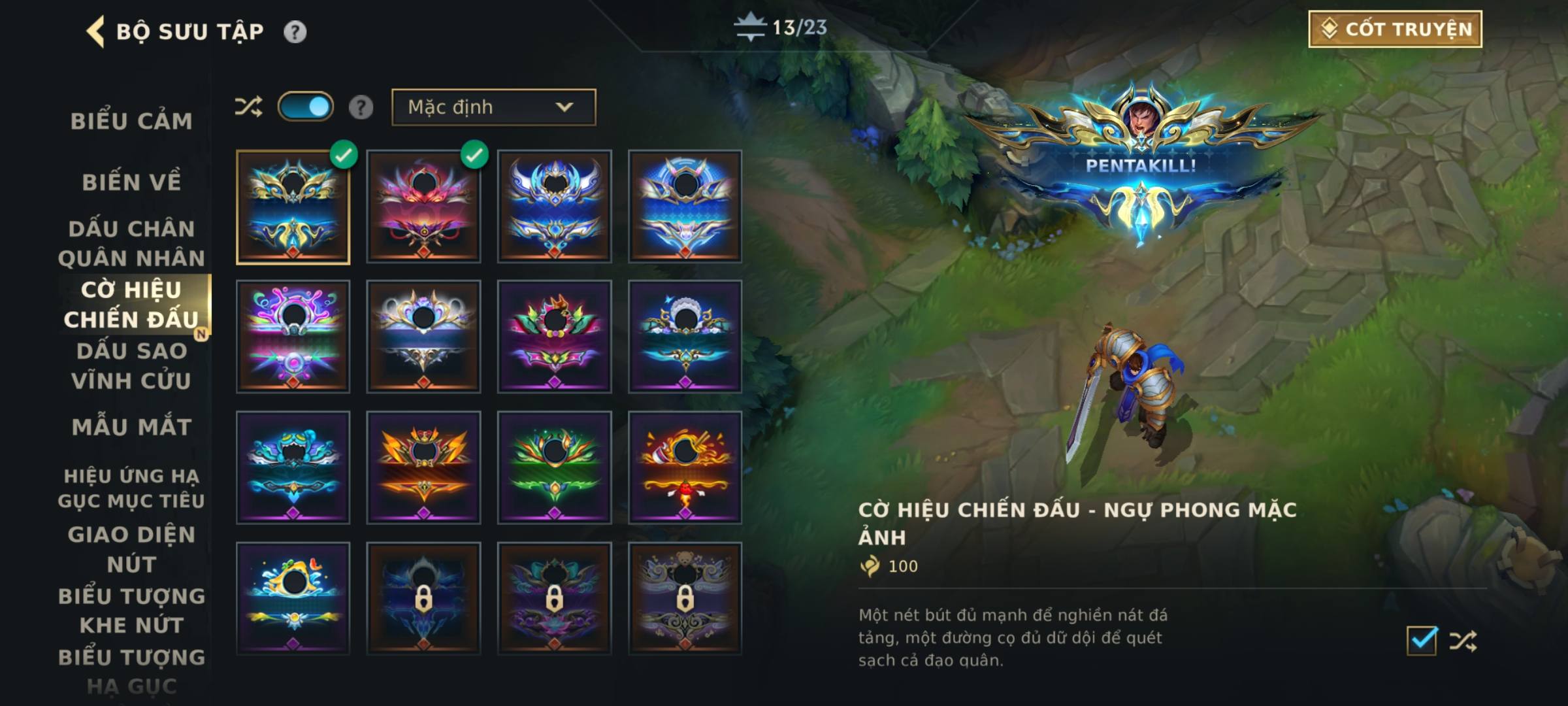This screenshot has width=1568, height=706.
Task: Open the Dấu Chân Quân Nhân category
Action: [131, 243]
